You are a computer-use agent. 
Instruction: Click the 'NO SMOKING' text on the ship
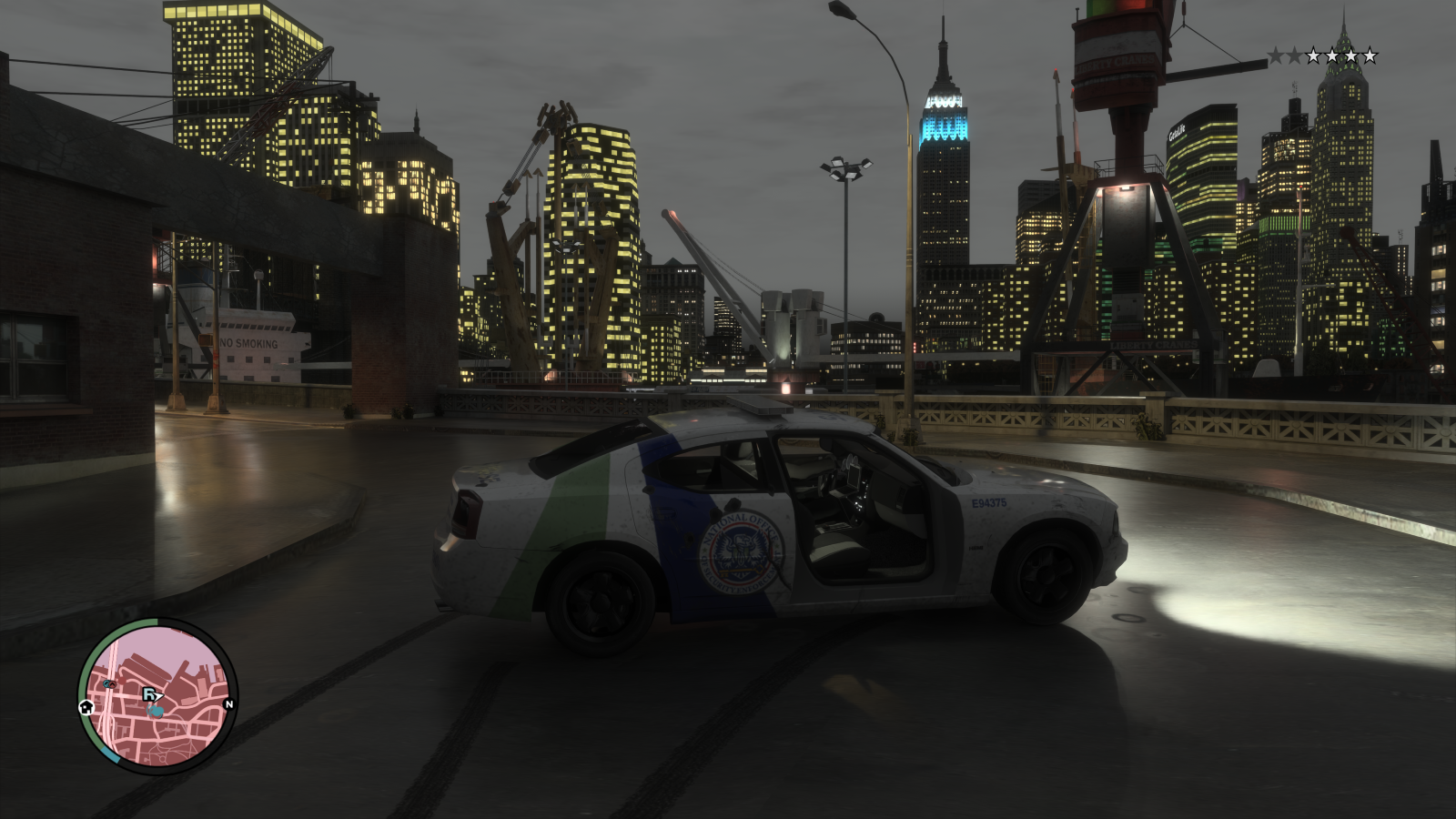tap(248, 341)
